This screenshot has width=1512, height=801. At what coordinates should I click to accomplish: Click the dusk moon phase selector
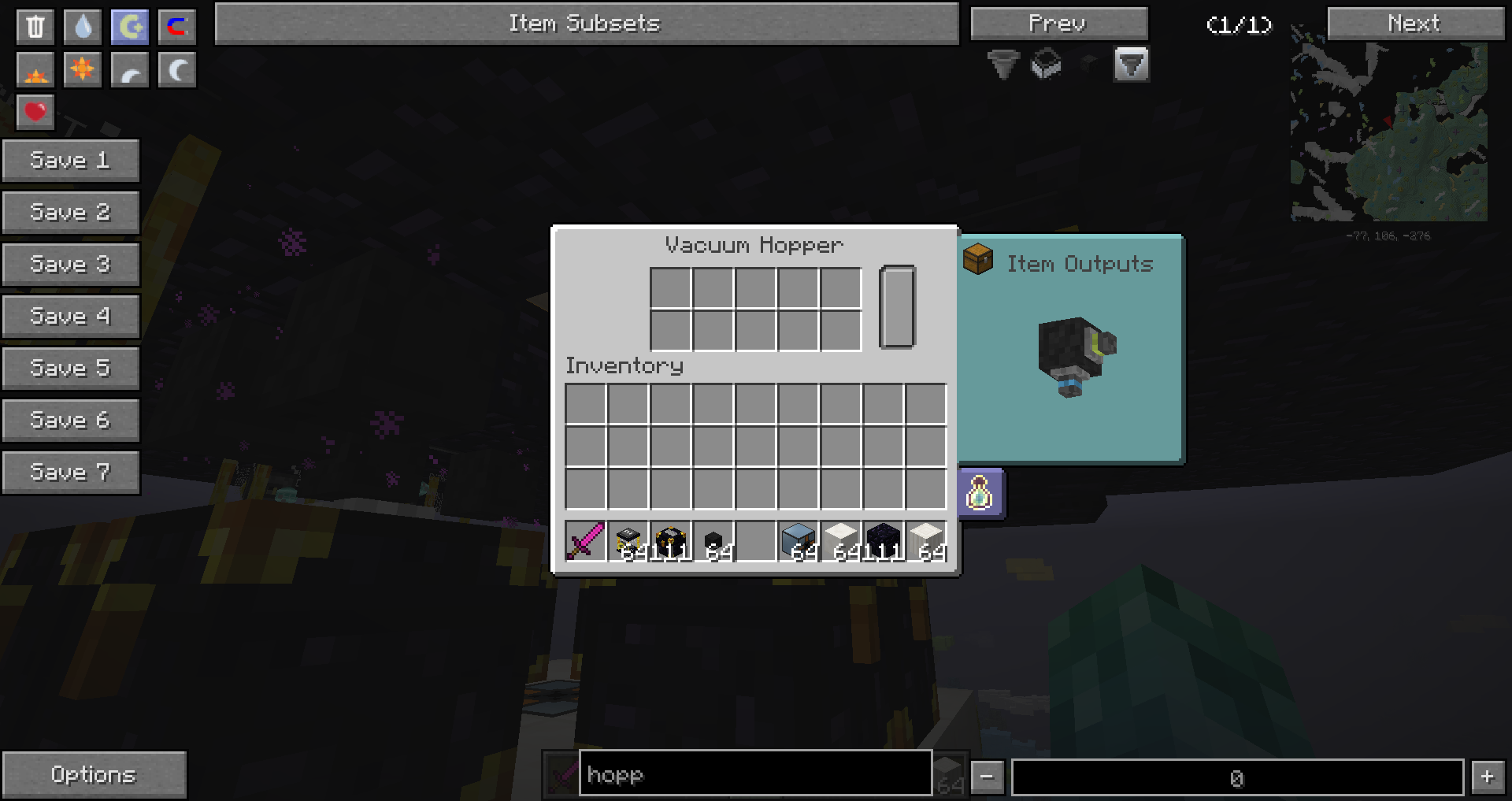click(129, 69)
